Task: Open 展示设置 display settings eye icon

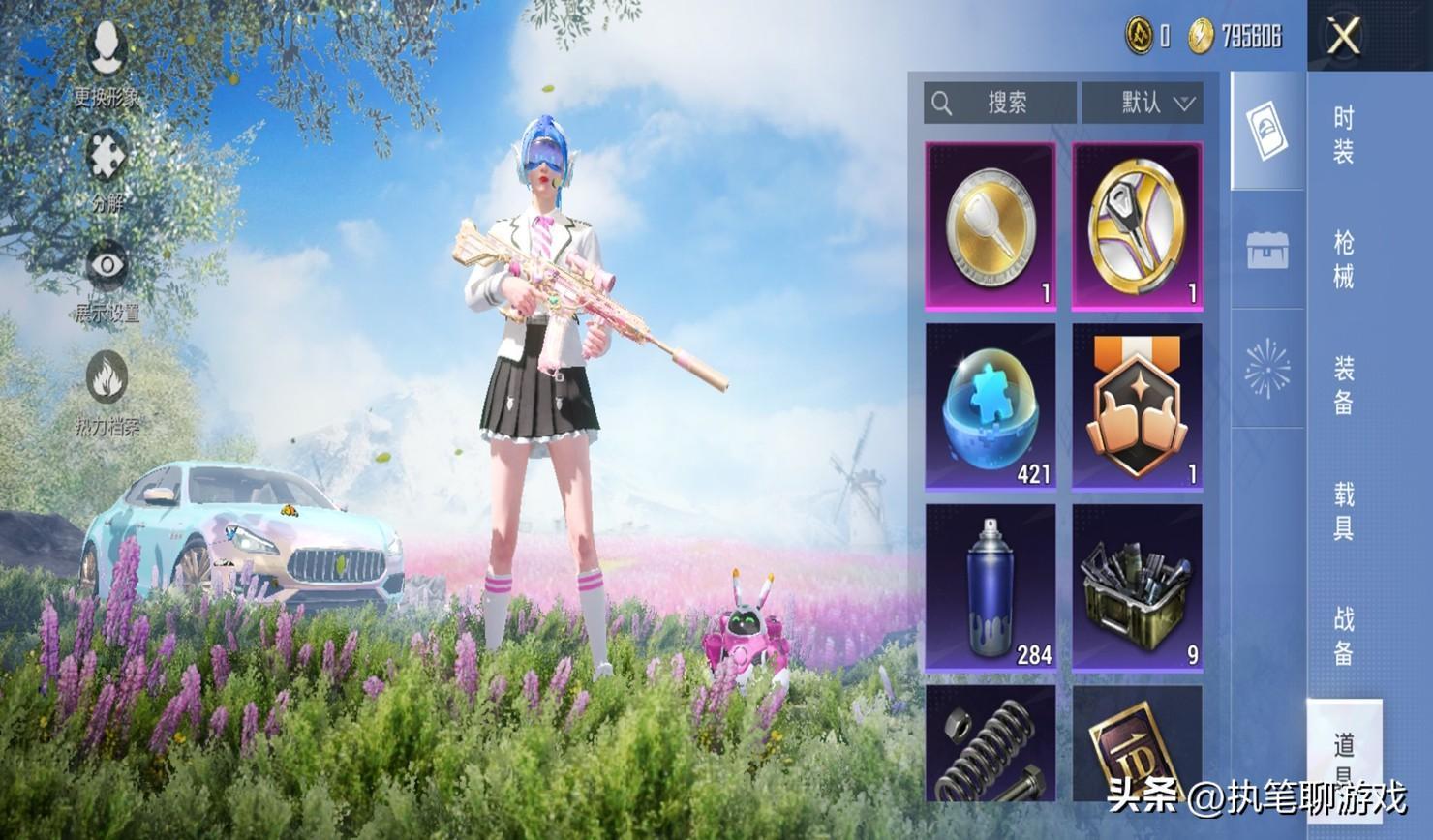Action: [107, 277]
